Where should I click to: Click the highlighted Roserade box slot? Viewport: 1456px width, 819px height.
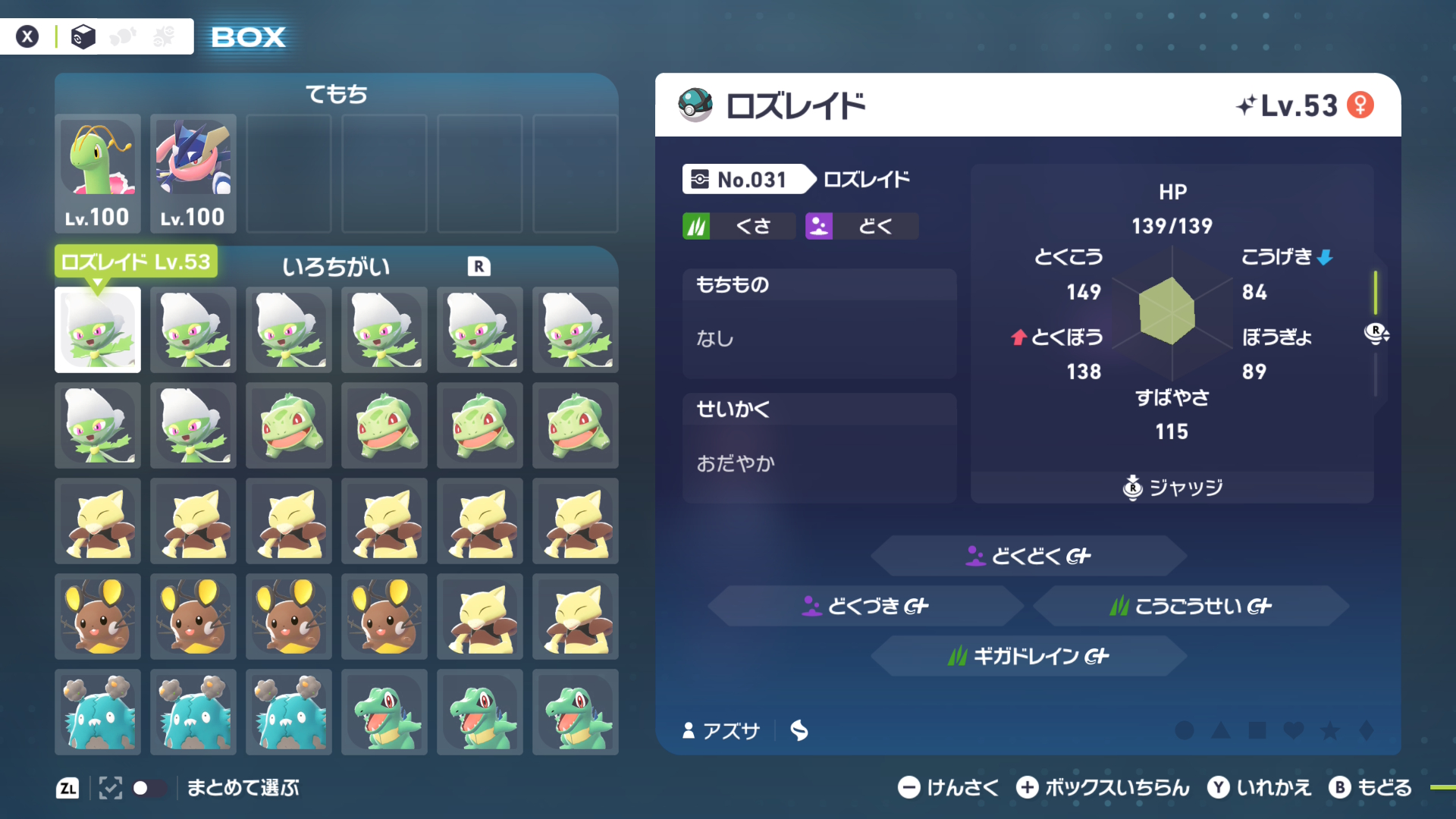pyautogui.click(x=98, y=330)
